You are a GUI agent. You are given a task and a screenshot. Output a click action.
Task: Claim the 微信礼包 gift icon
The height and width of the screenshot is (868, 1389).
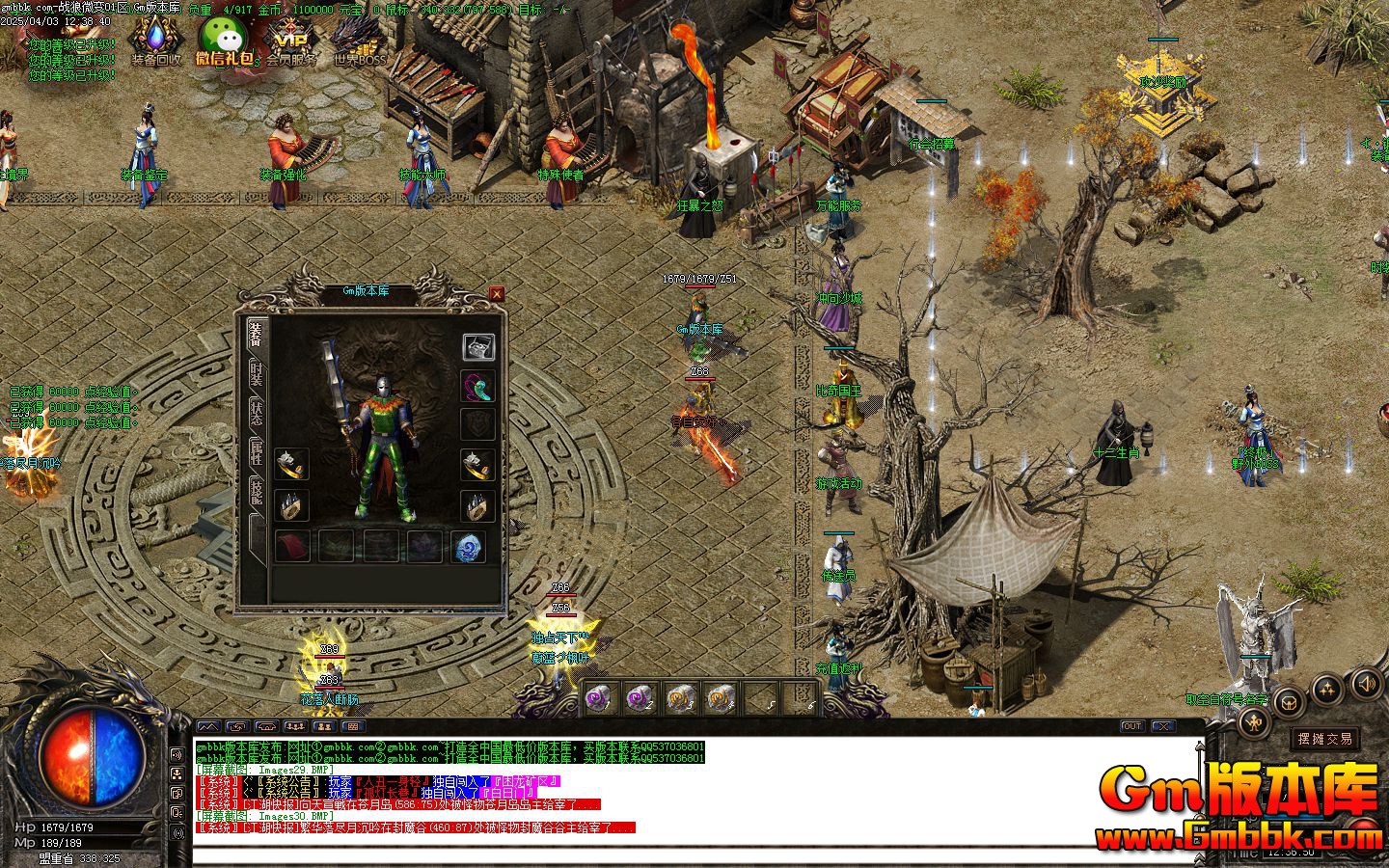pyautogui.click(x=225, y=41)
